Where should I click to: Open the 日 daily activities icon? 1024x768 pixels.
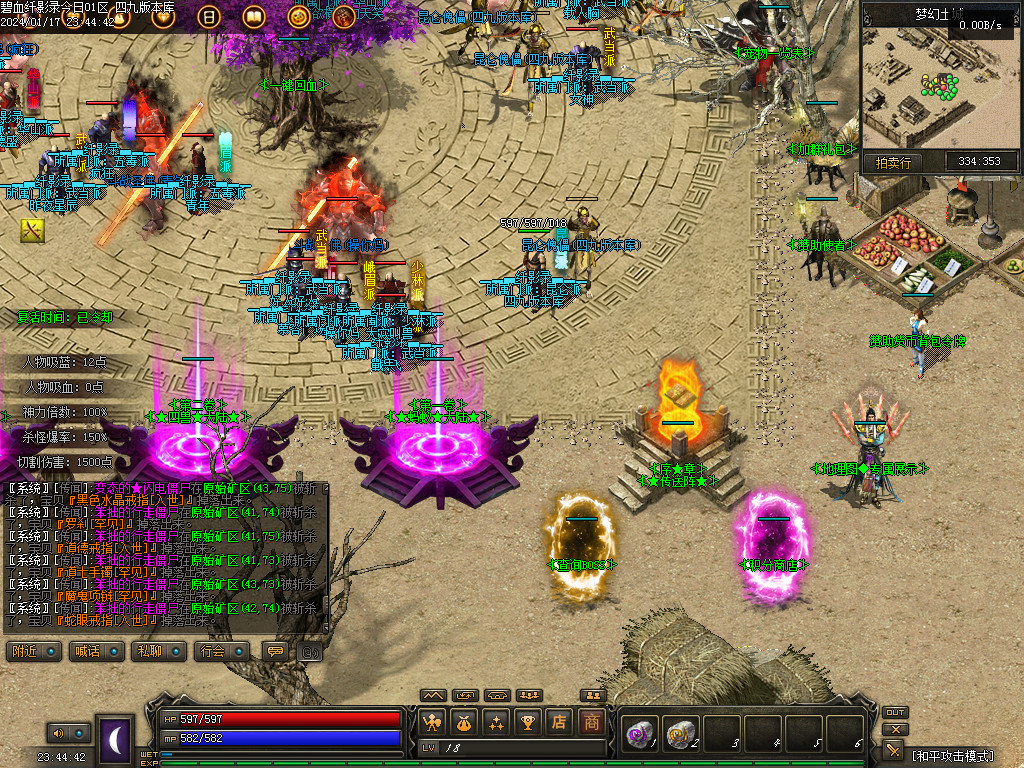[x=209, y=16]
